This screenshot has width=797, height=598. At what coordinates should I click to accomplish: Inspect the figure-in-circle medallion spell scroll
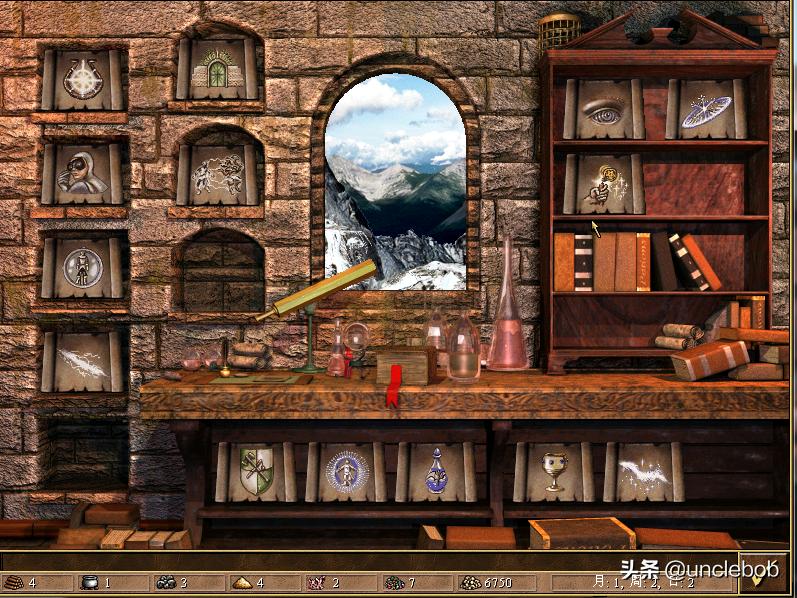(83, 267)
